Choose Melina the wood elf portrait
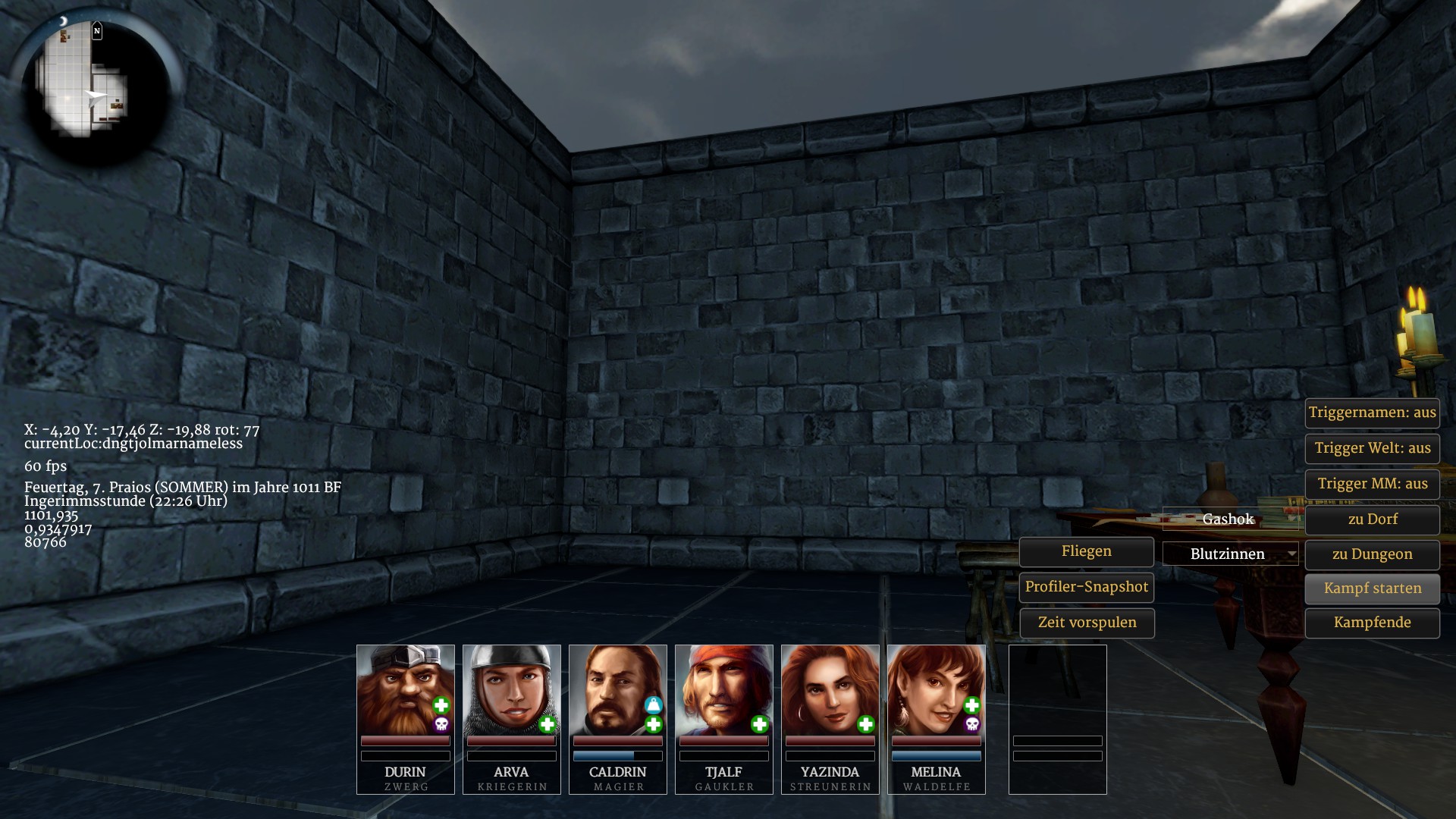1456x819 pixels. (936, 690)
